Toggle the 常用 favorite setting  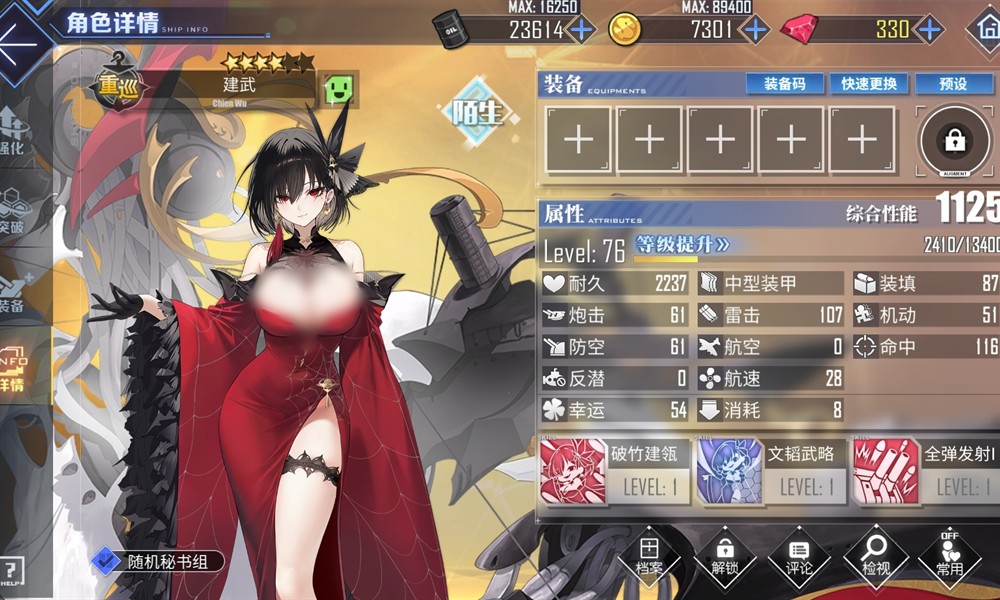(x=949, y=557)
